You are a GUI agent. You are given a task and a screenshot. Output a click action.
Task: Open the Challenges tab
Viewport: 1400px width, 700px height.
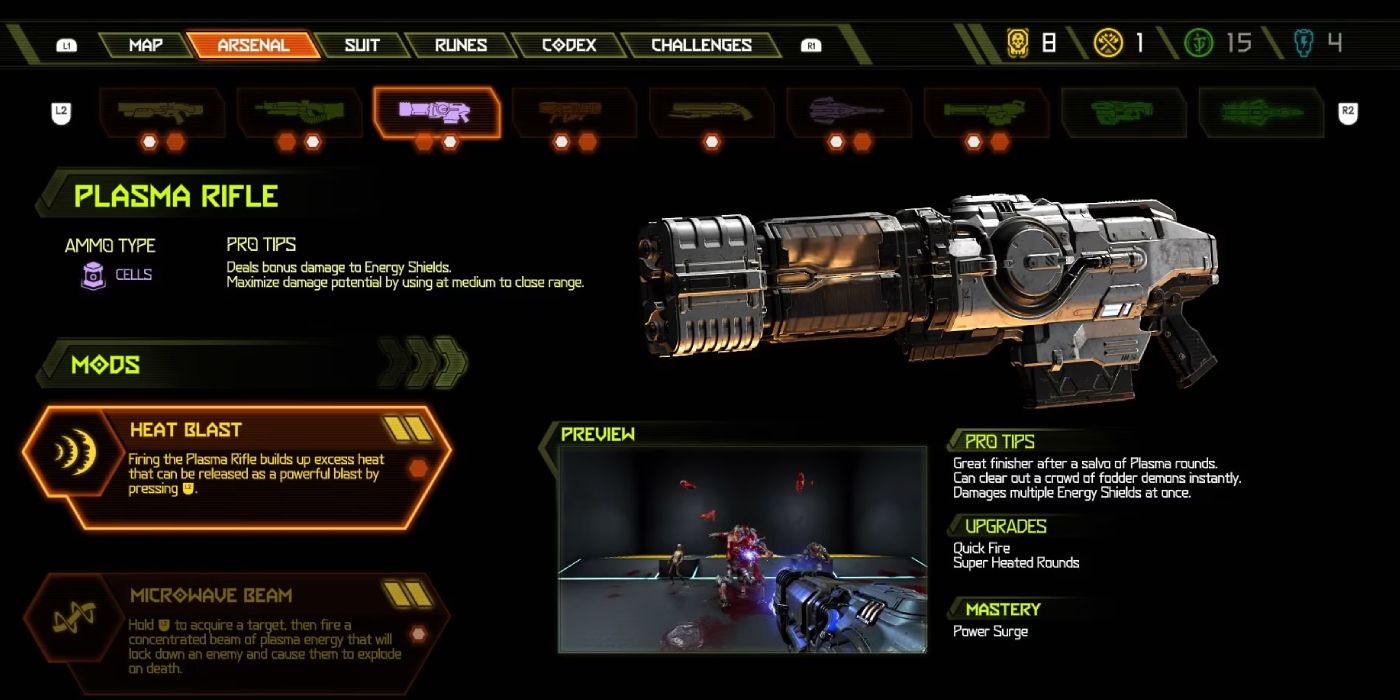coord(701,45)
